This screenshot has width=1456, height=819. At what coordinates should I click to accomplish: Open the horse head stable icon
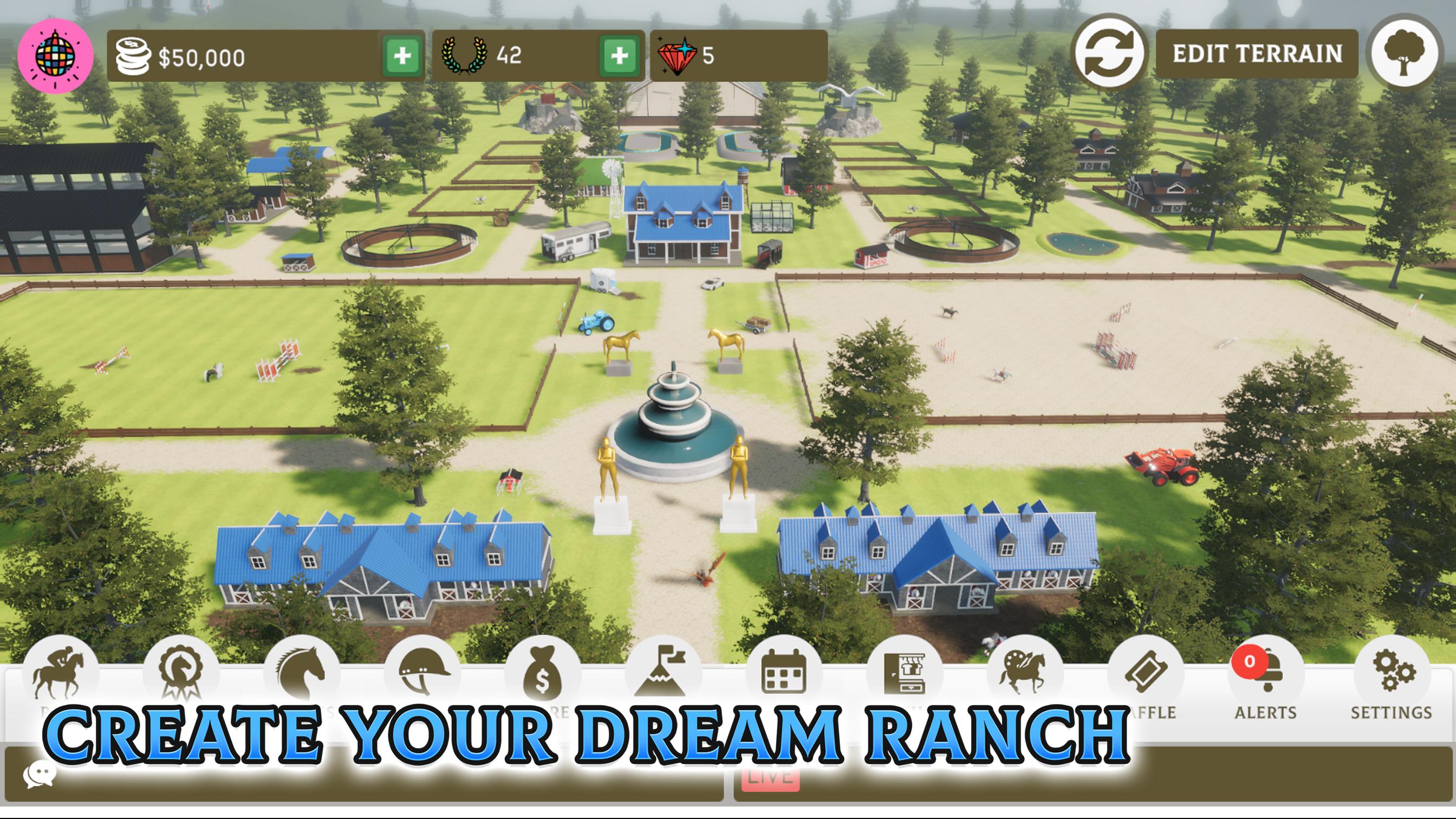(x=300, y=673)
